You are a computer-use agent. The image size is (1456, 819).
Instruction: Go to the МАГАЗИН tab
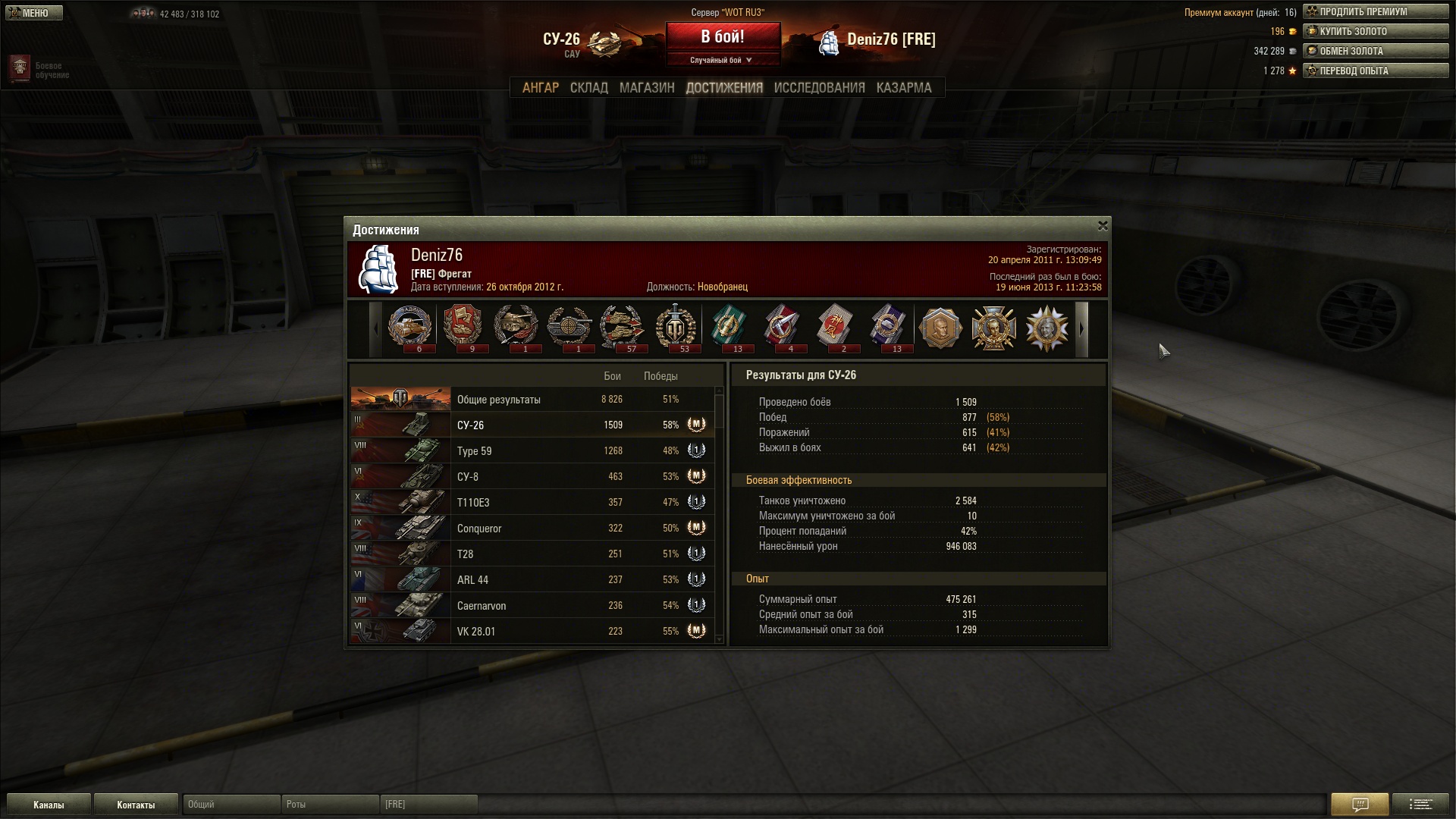click(646, 88)
